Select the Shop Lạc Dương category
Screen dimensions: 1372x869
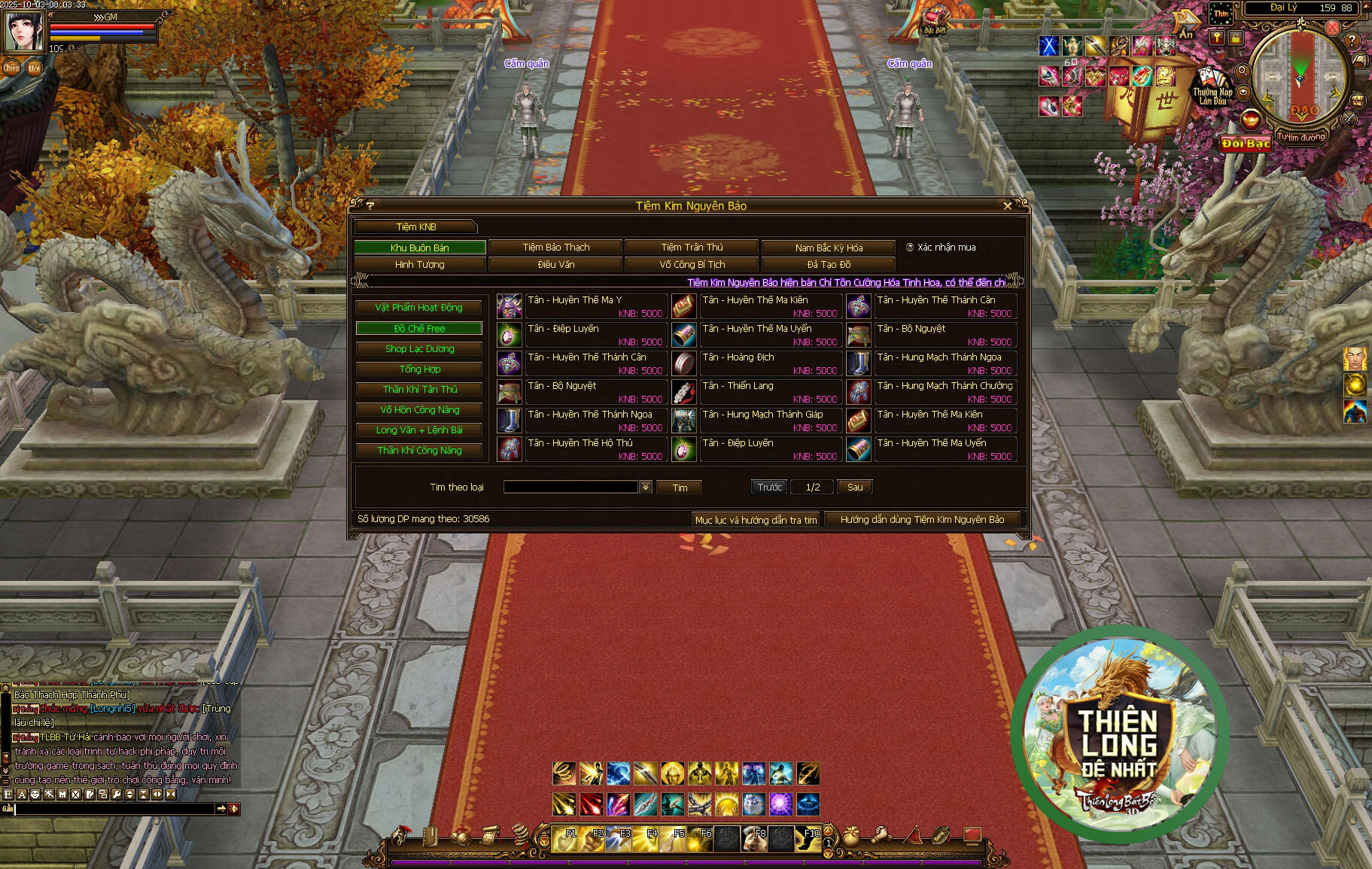click(418, 349)
